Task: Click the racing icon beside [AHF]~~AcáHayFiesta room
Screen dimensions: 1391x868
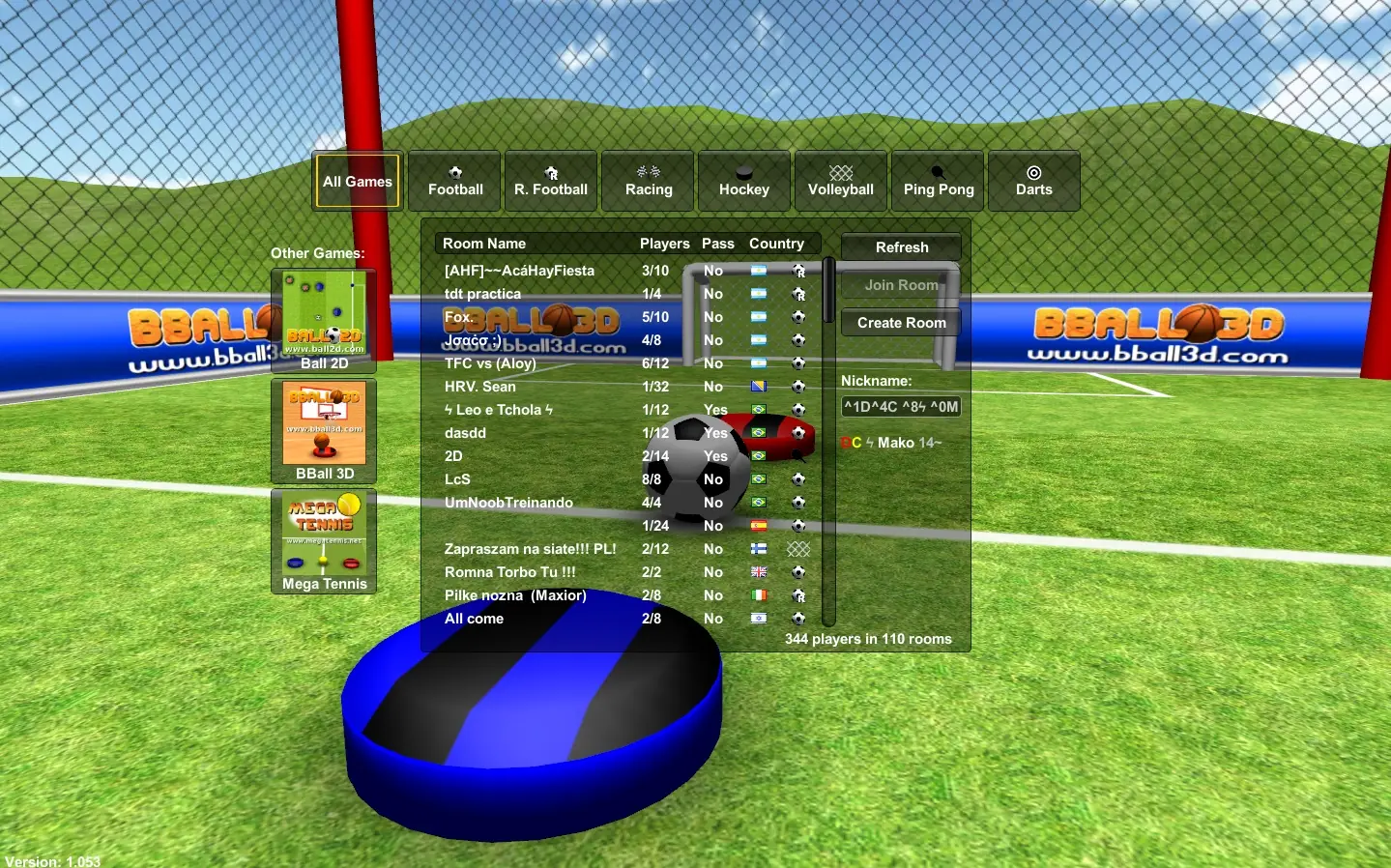Action: 798,272
